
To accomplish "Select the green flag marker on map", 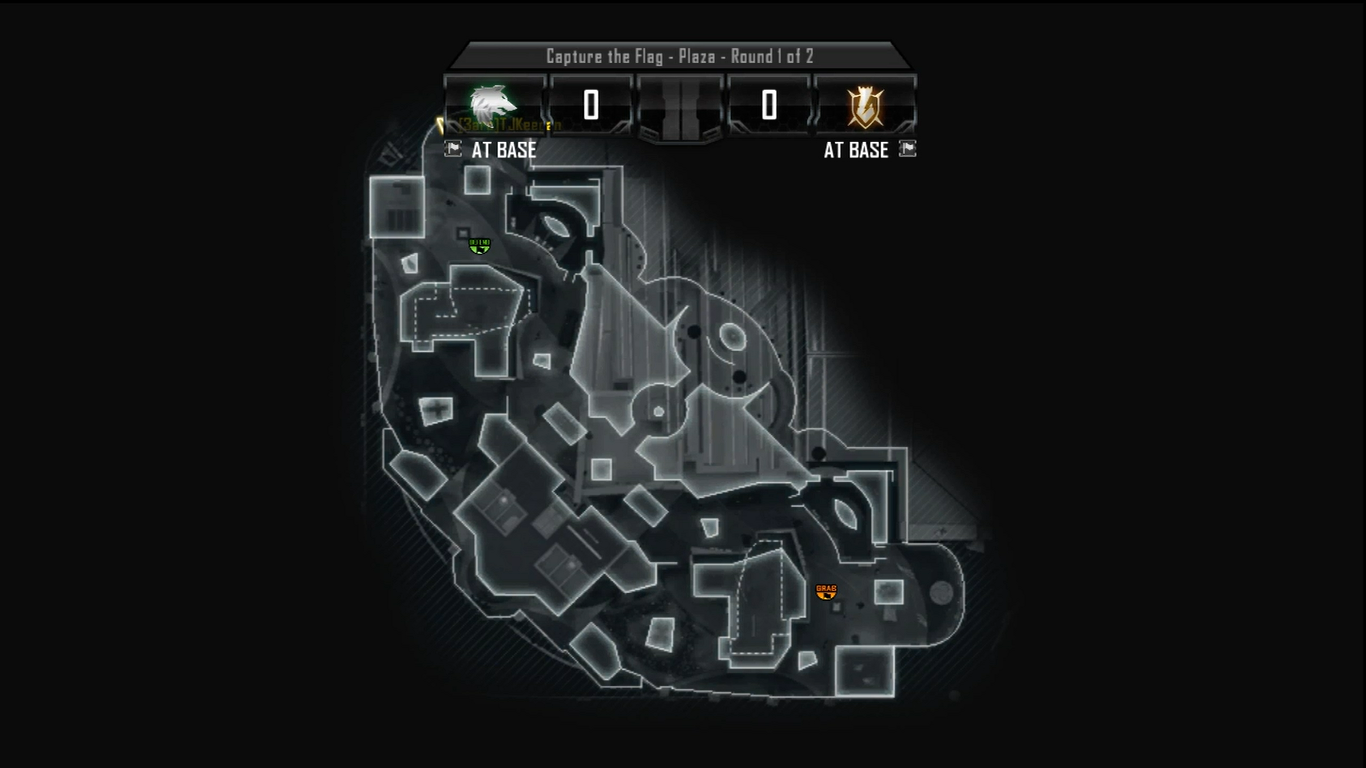I will 480,245.
